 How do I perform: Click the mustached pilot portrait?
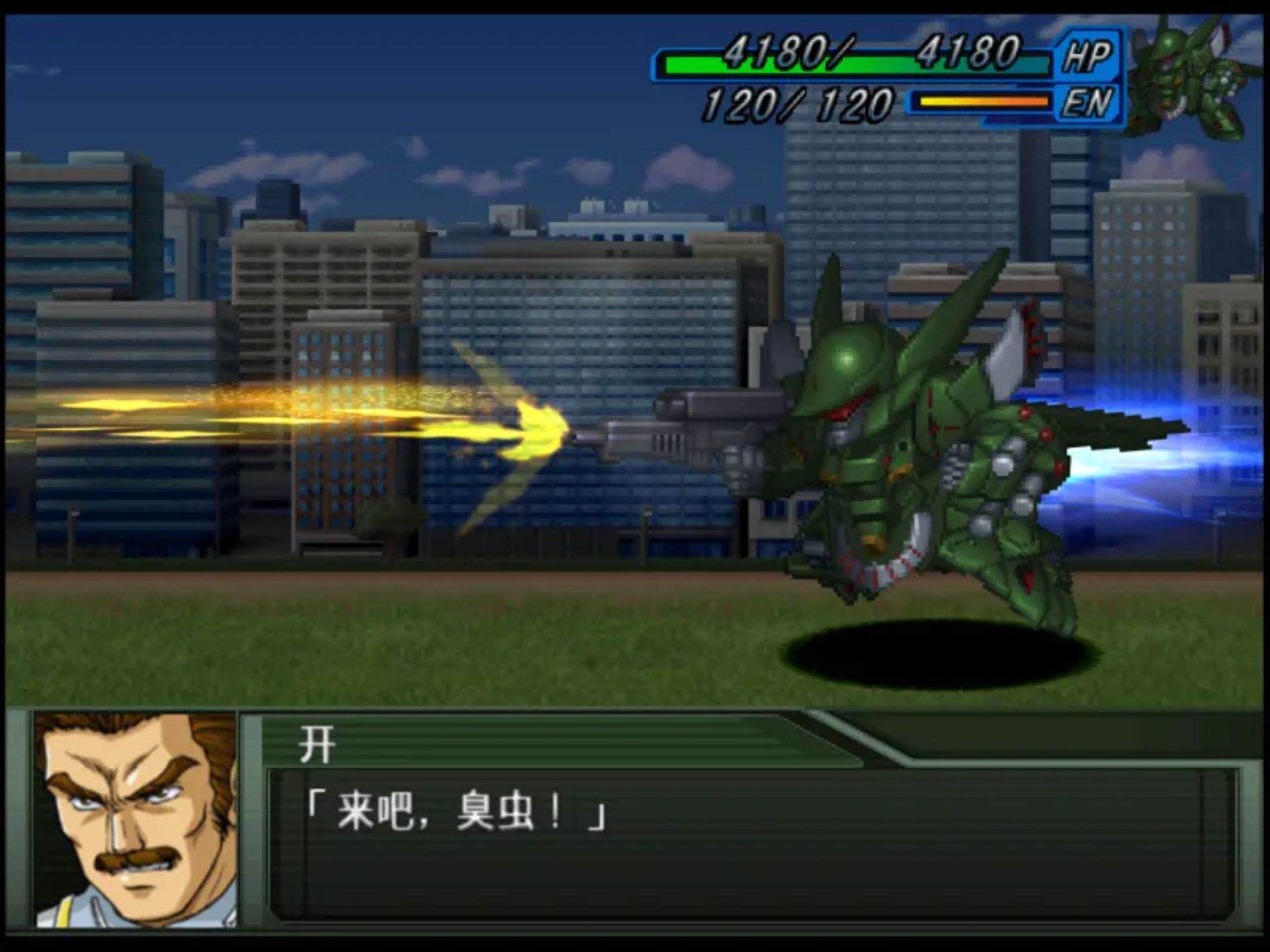[136, 820]
